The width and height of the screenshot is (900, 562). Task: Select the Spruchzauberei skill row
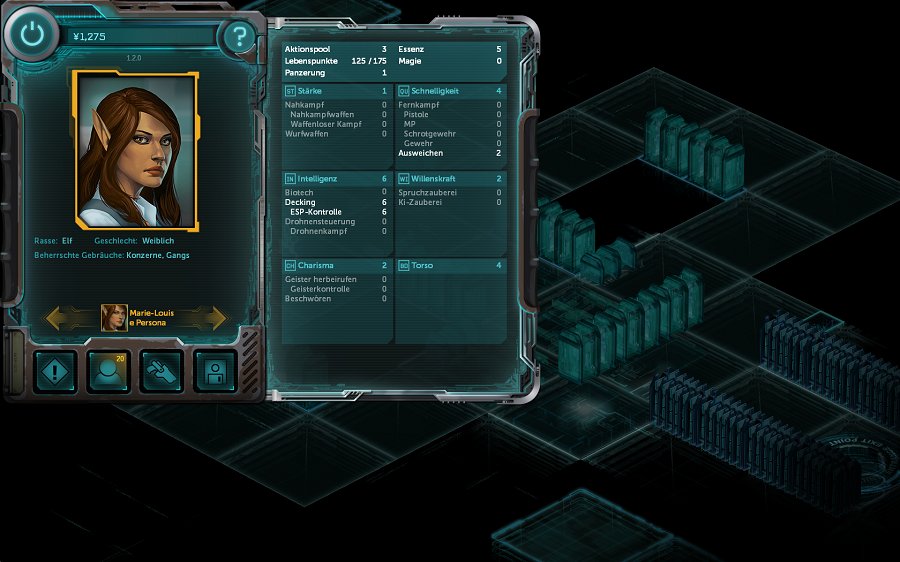(x=450, y=192)
